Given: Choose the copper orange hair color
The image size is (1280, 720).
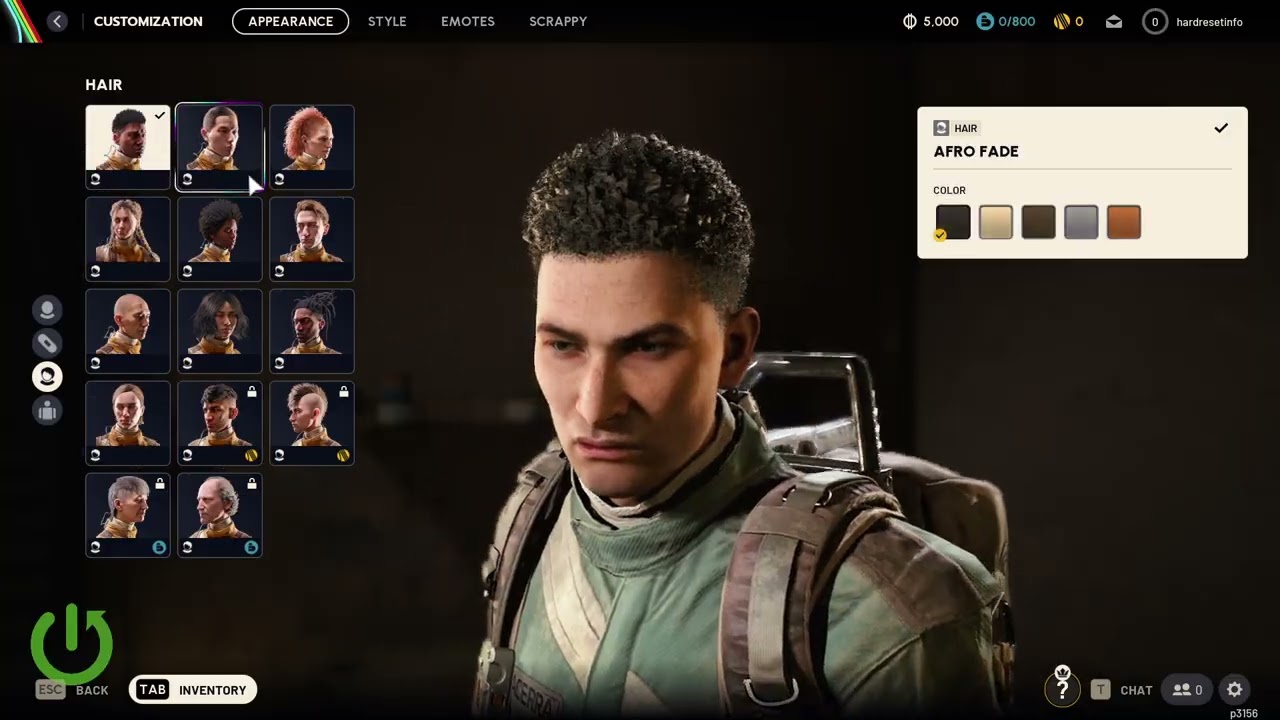Looking at the screenshot, I should 1124,222.
